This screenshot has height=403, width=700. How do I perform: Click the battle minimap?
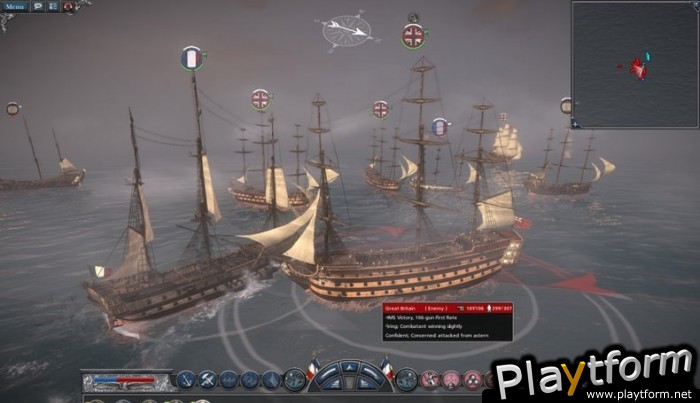[x=635, y=64]
